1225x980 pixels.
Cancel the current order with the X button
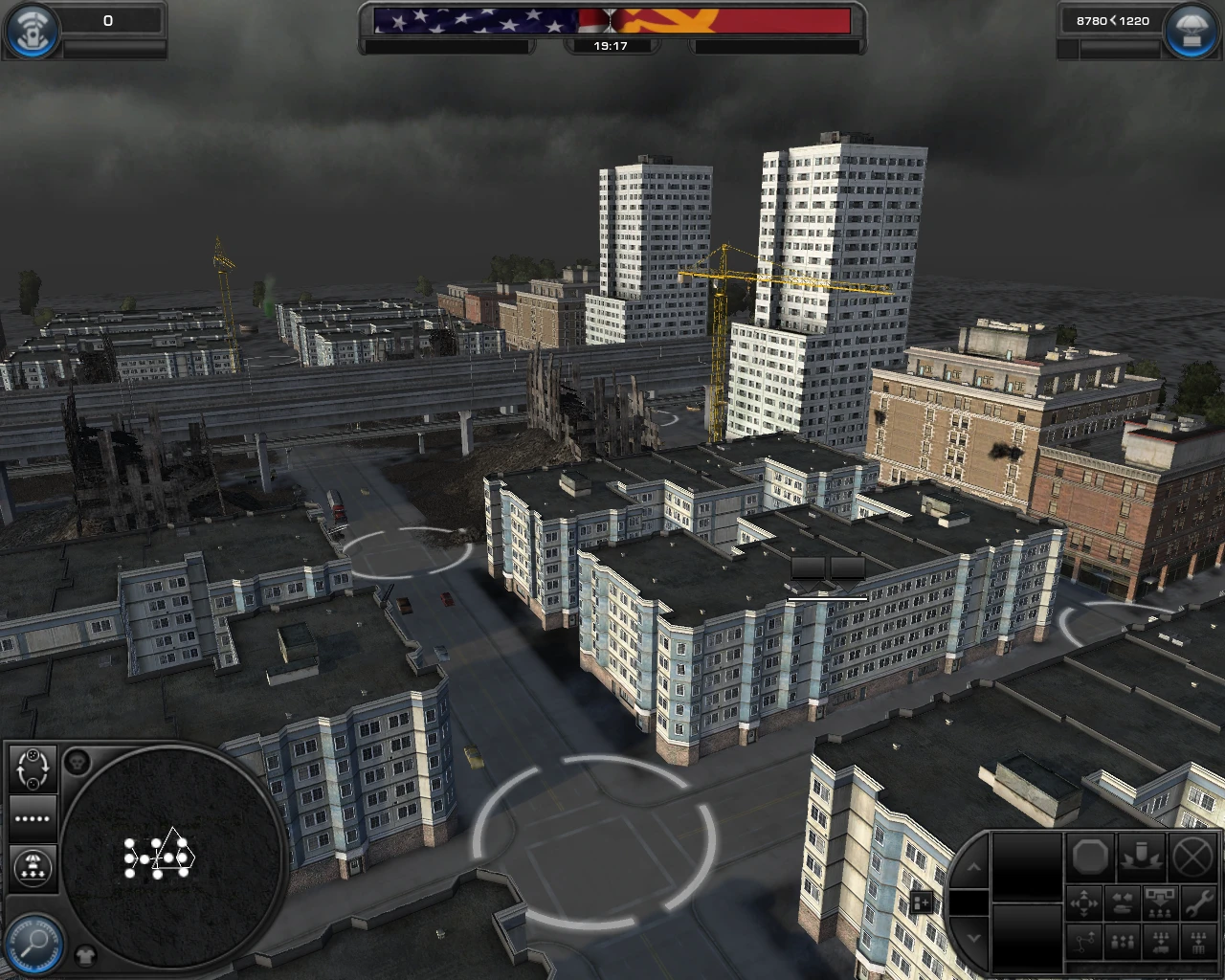pos(1192,857)
